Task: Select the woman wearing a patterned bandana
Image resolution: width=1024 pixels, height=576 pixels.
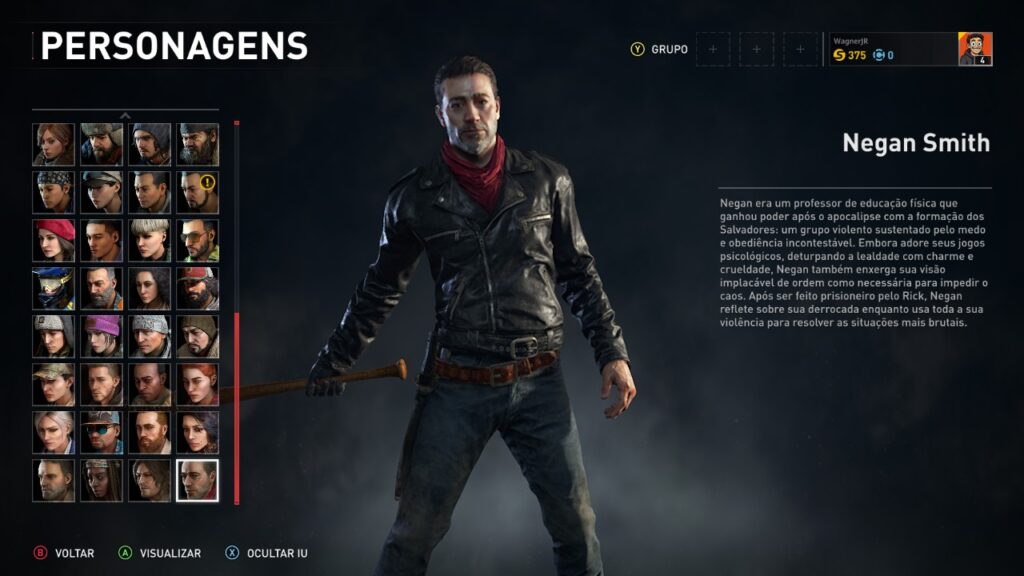Action: [53, 192]
